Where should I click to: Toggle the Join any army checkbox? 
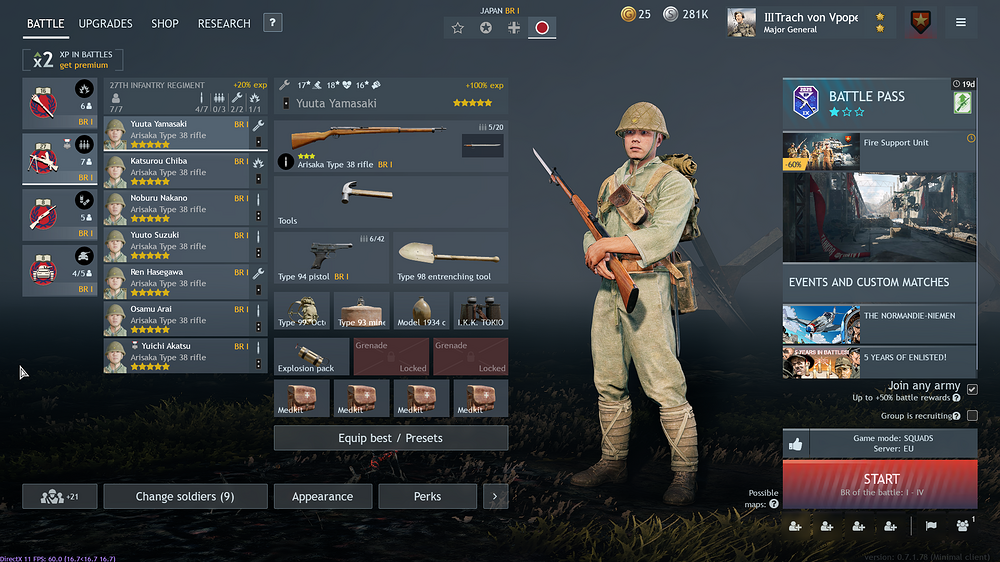click(972, 389)
